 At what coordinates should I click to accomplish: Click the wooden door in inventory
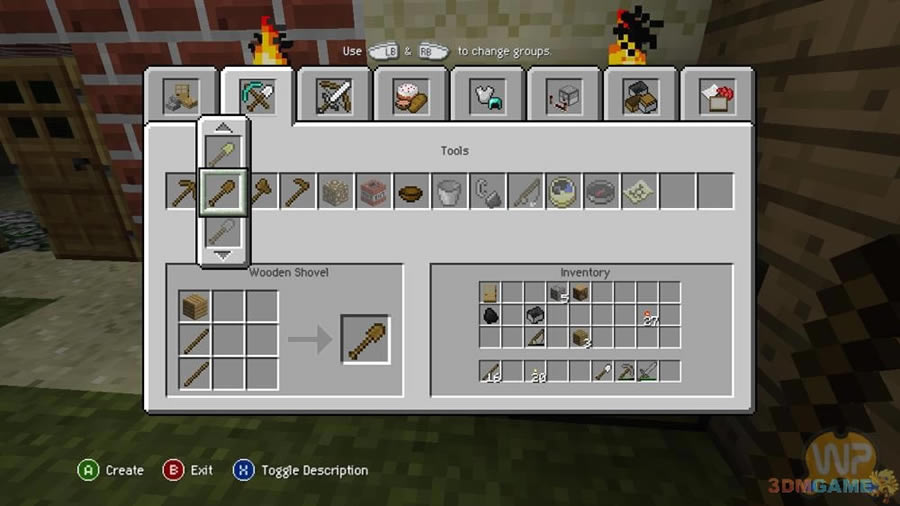click(491, 292)
